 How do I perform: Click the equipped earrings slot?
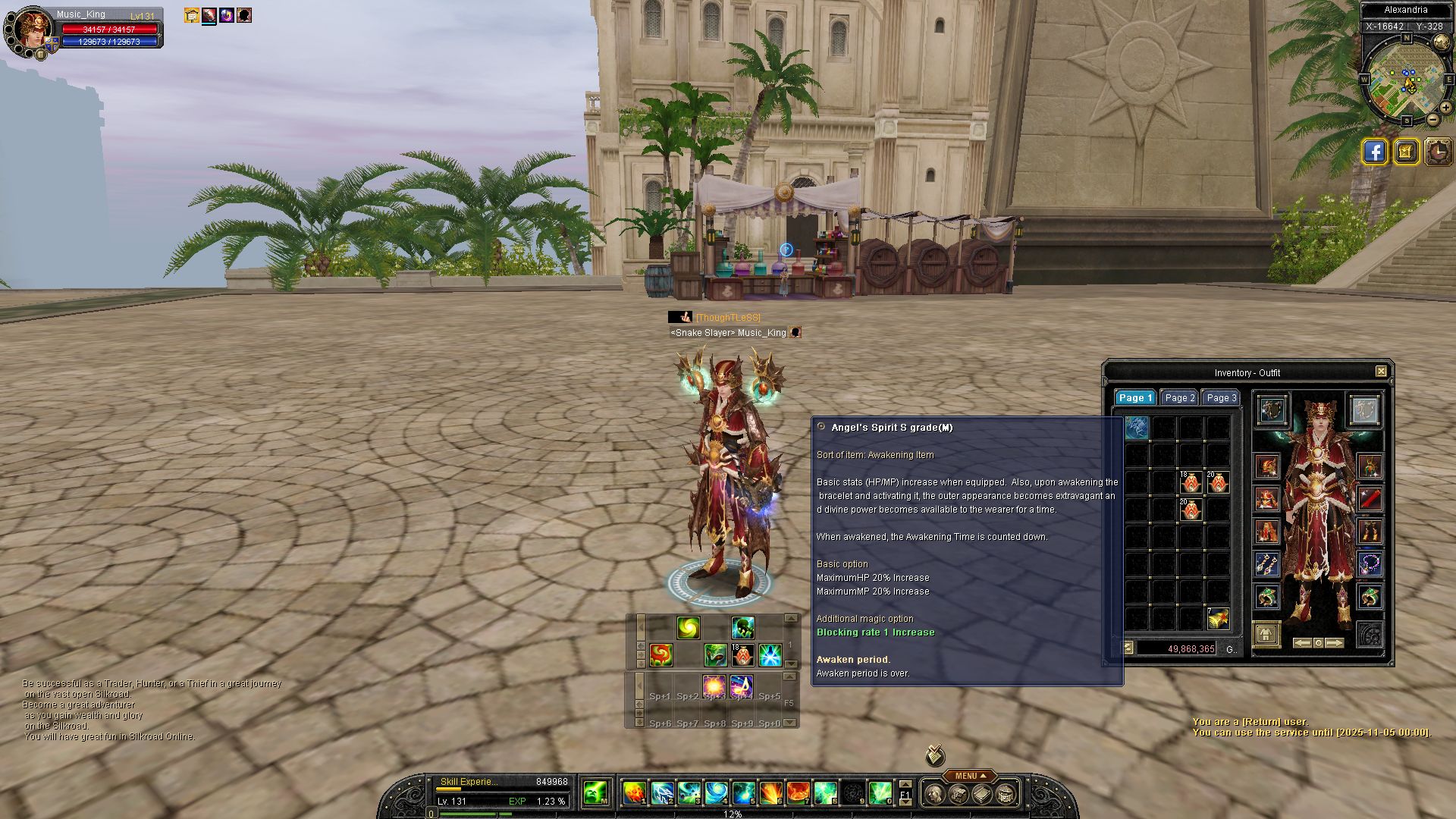(x=1267, y=564)
